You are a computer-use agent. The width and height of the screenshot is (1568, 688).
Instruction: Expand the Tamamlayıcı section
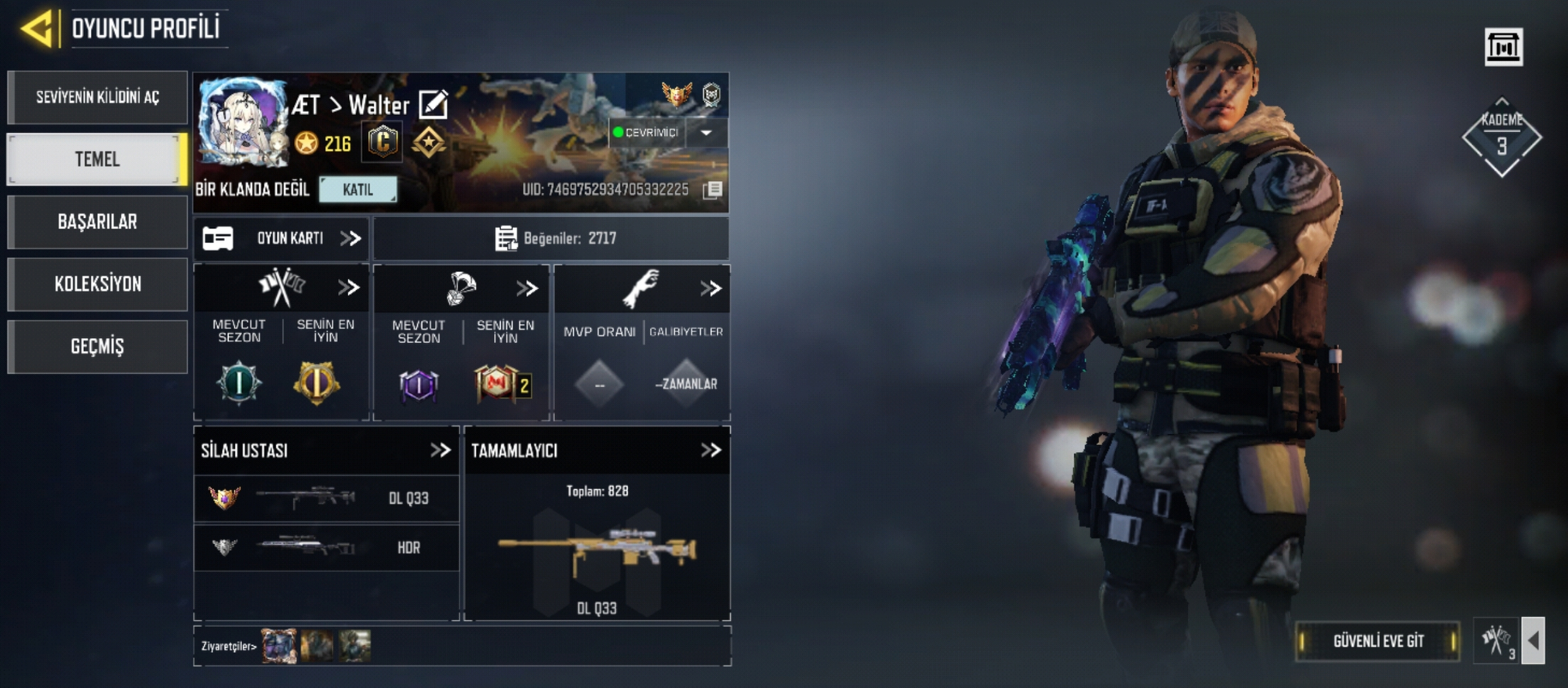[x=710, y=450]
